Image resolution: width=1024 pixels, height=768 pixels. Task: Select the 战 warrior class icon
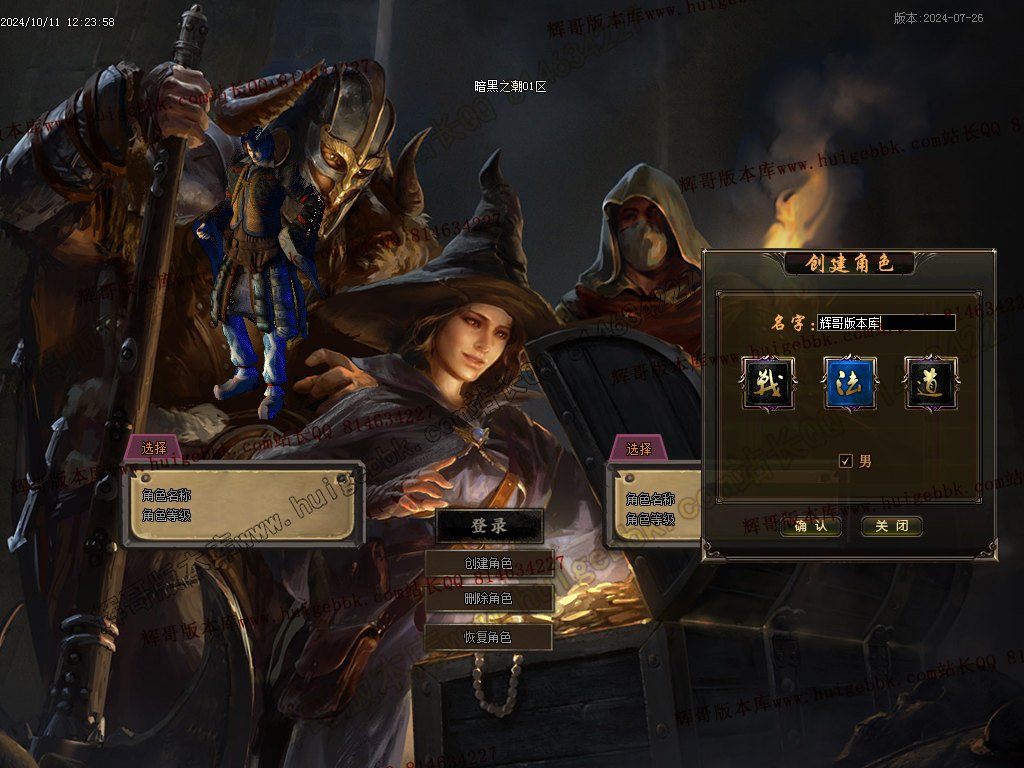pos(769,383)
